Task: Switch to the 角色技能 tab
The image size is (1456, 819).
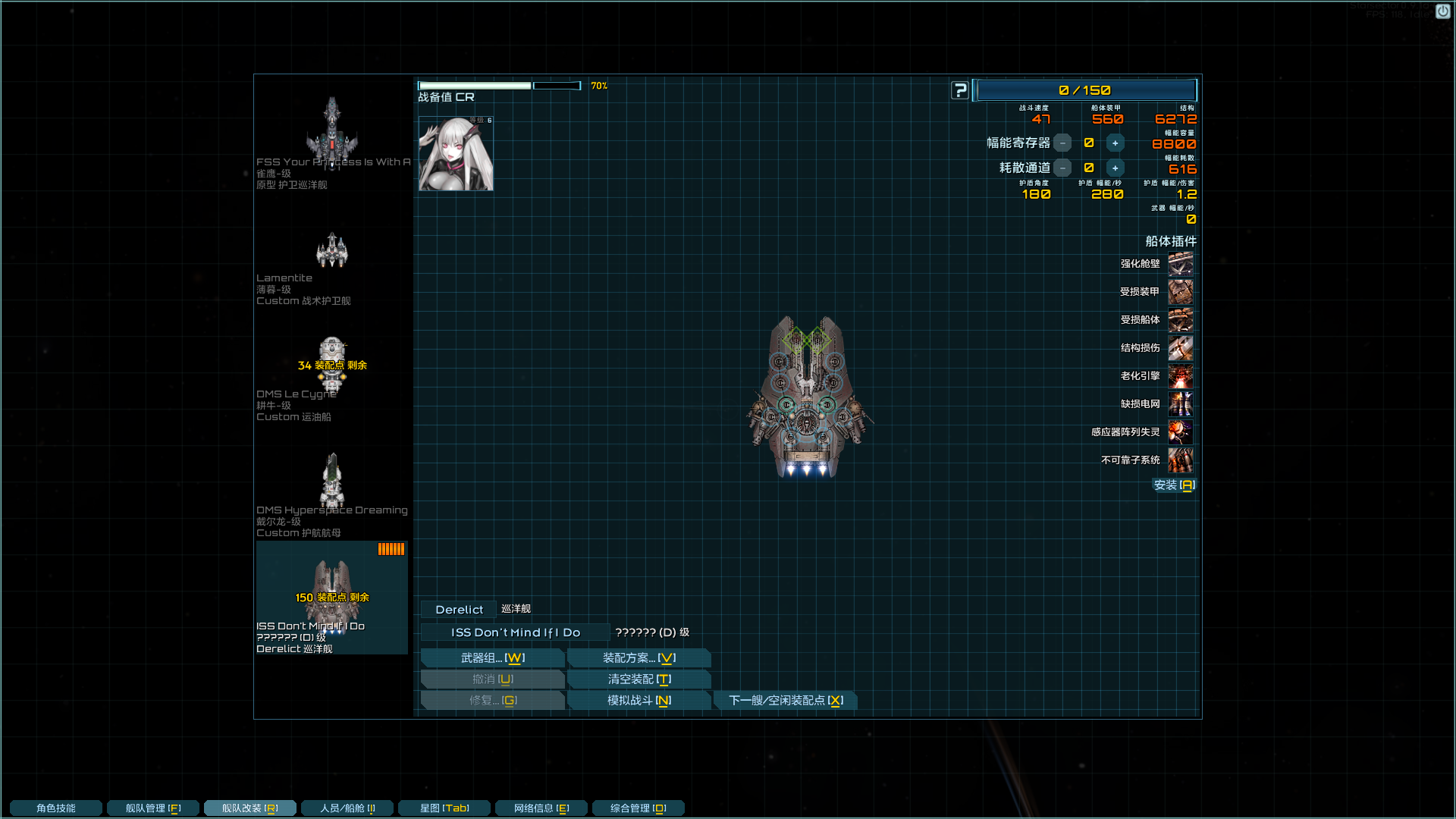Action: point(56,808)
